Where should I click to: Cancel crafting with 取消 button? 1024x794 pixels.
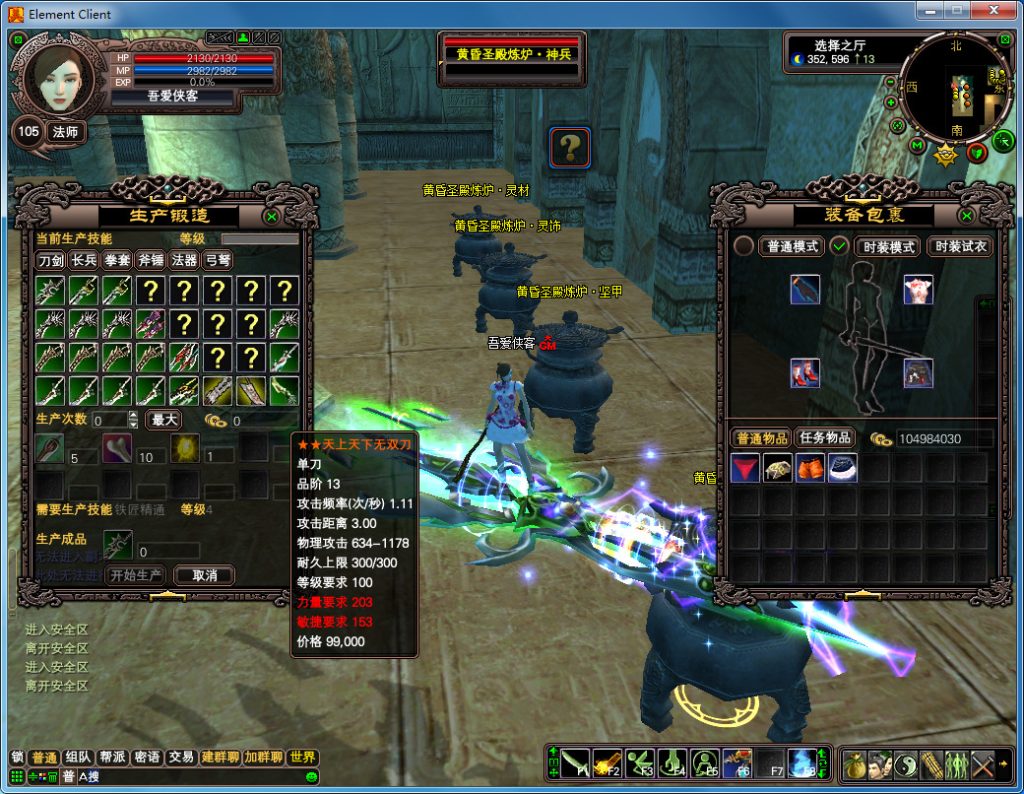(204, 576)
